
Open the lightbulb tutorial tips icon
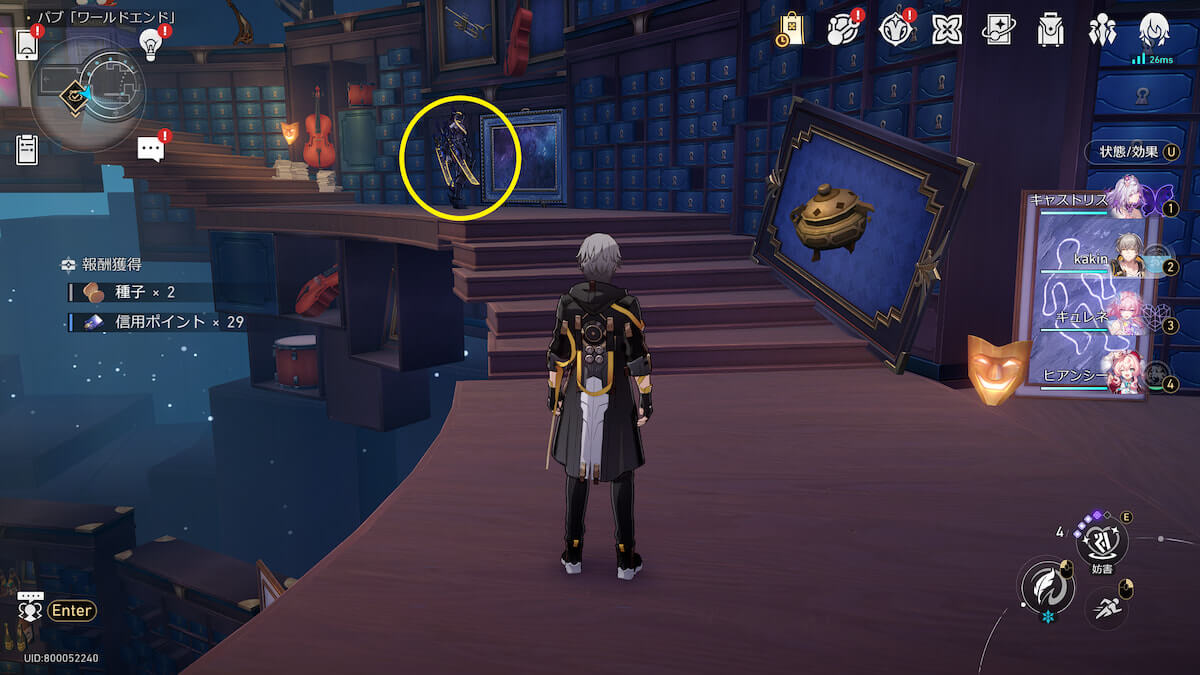pyautogui.click(x=150, y=43)
